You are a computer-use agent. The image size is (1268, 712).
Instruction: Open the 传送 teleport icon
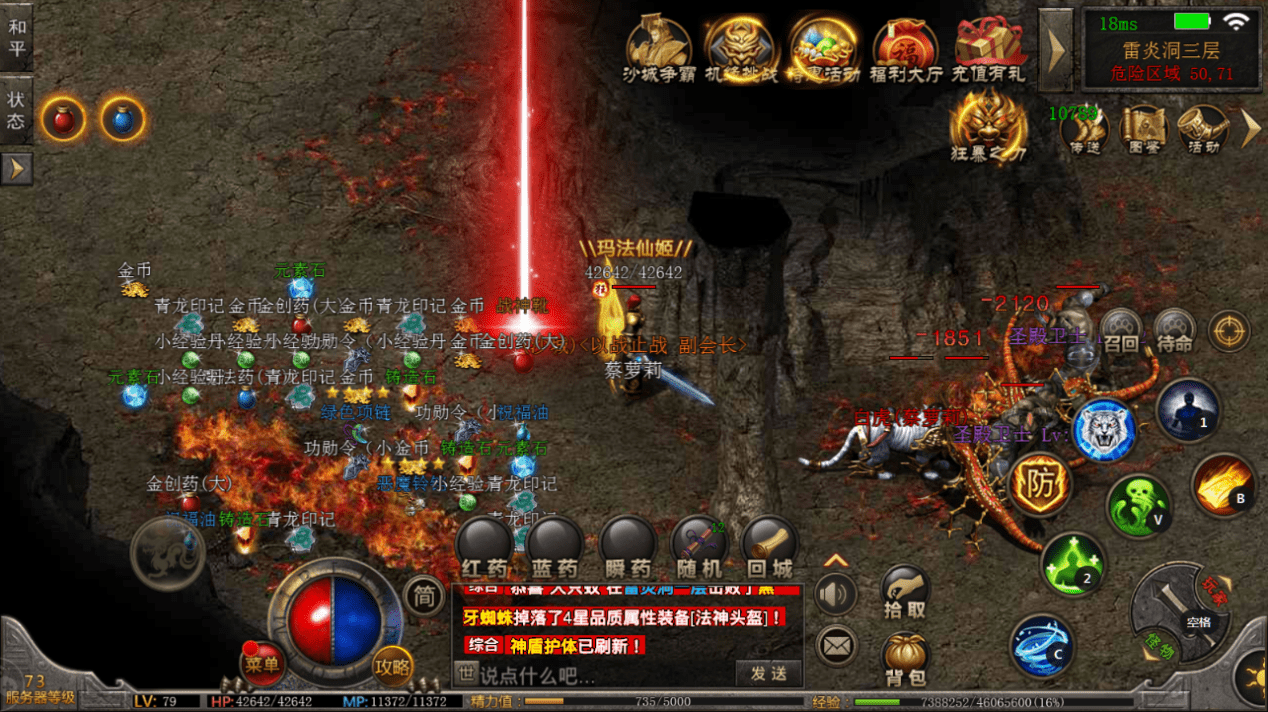point(1084,128)
